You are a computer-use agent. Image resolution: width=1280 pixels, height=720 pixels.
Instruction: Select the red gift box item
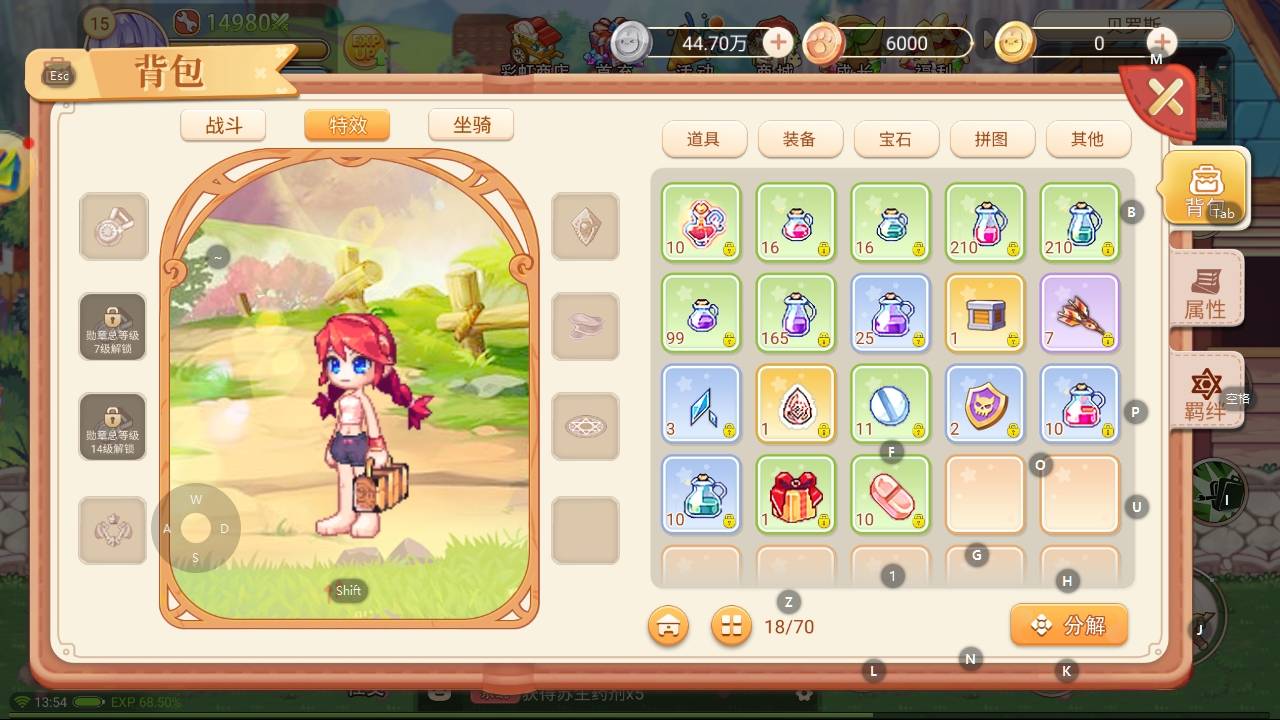(x=795, y=495)
